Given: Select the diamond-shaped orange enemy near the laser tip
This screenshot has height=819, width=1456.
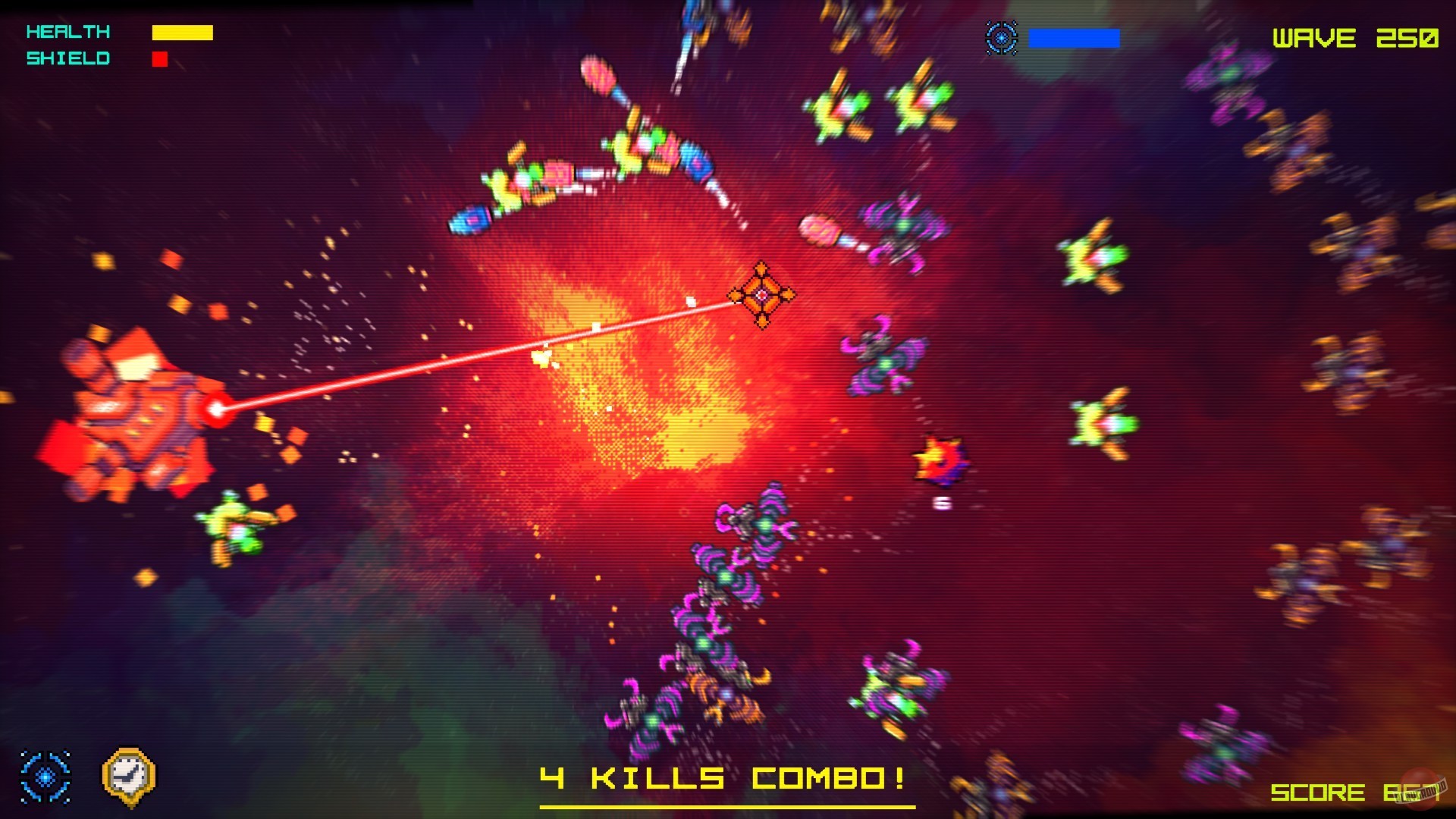Looking at the screenshot, I should tap(761, 296).
